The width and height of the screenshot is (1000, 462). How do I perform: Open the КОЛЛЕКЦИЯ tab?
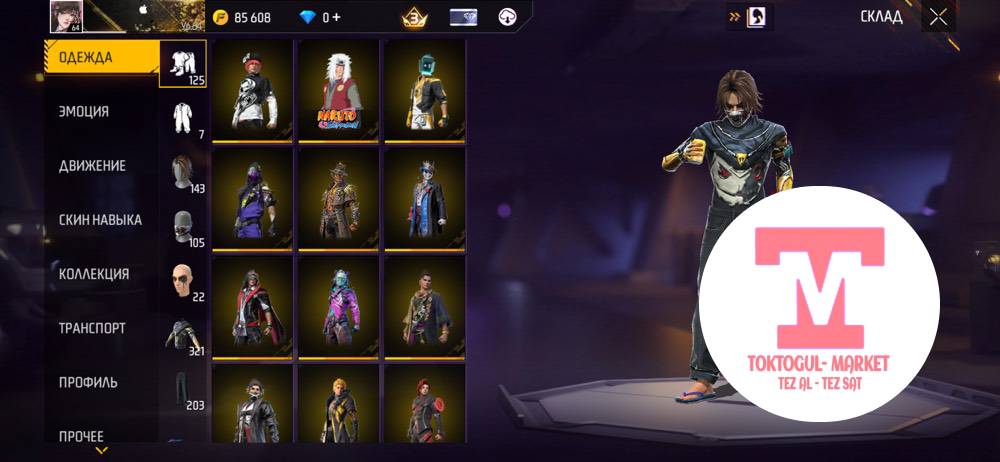[94, 274]
